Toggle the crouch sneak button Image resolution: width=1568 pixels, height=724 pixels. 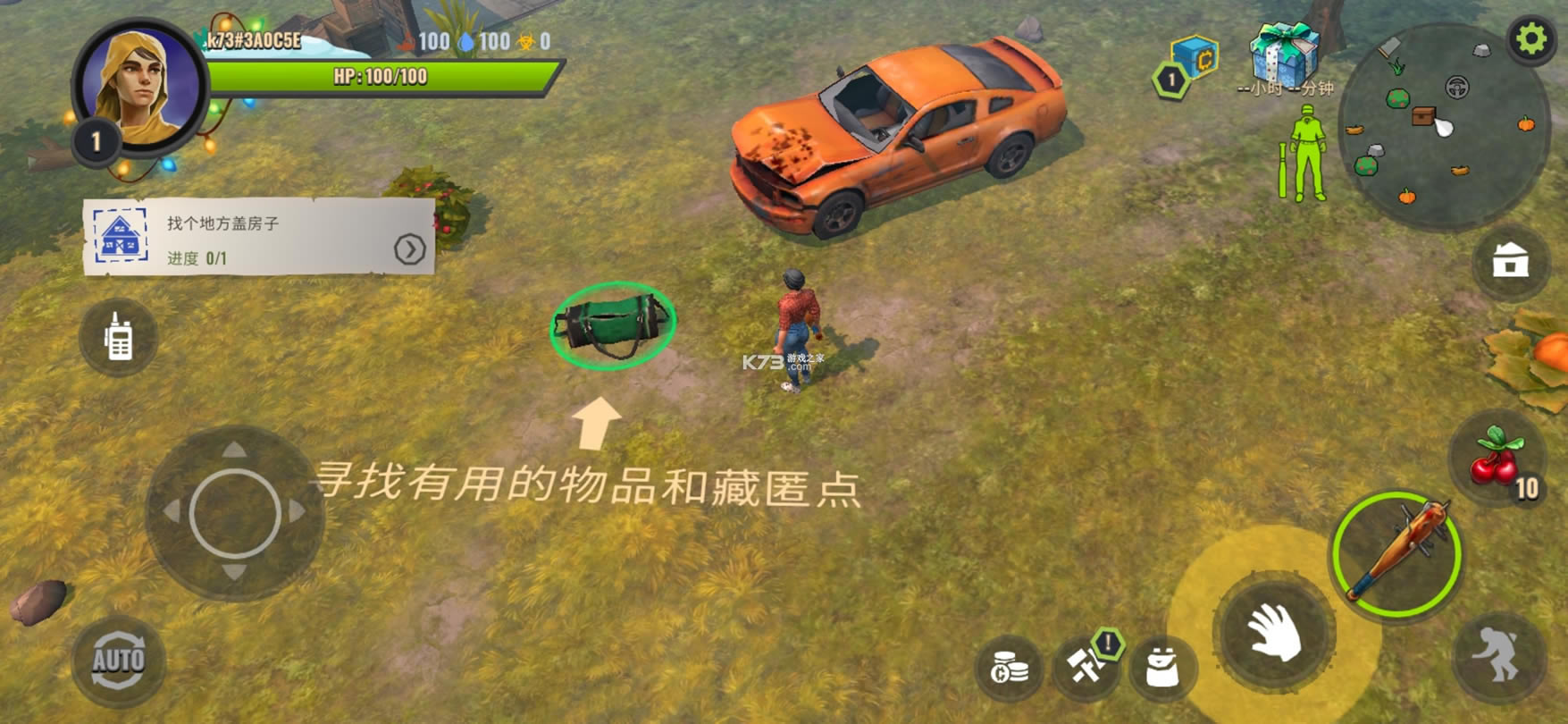coord(1498,656)
